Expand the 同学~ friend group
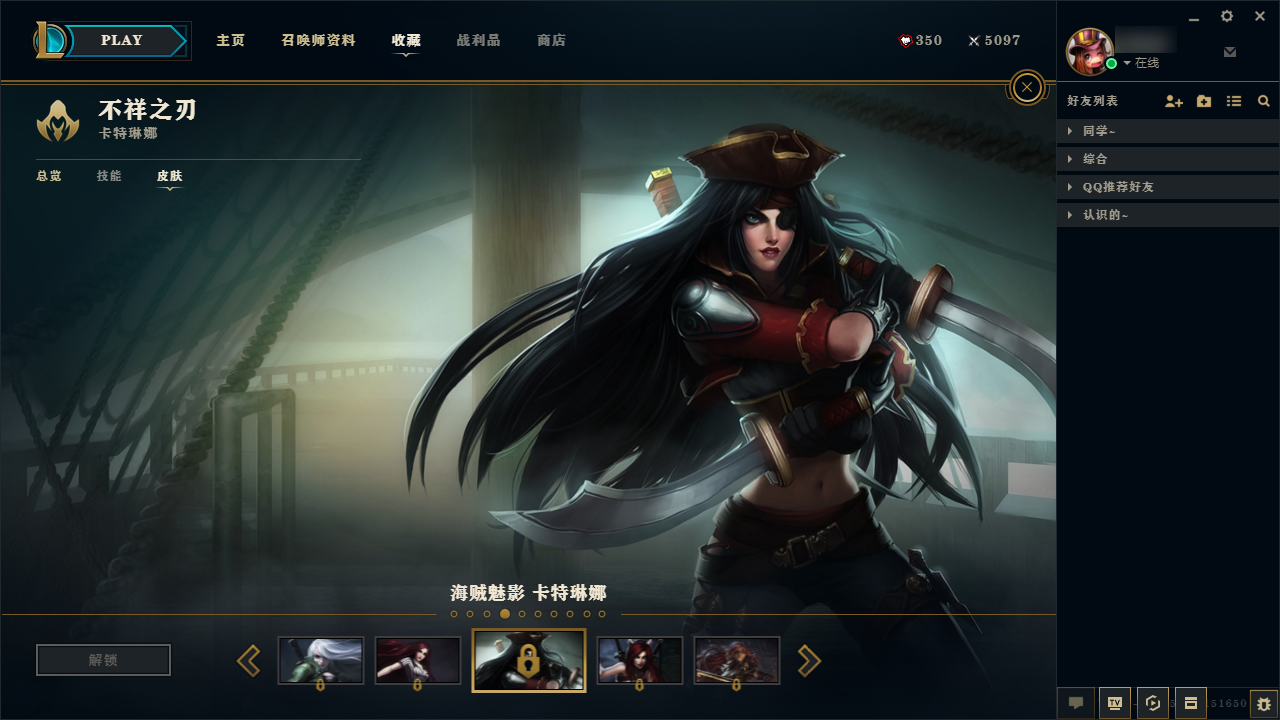This screenshot has height=720, width=1280. coord(1098,131)
